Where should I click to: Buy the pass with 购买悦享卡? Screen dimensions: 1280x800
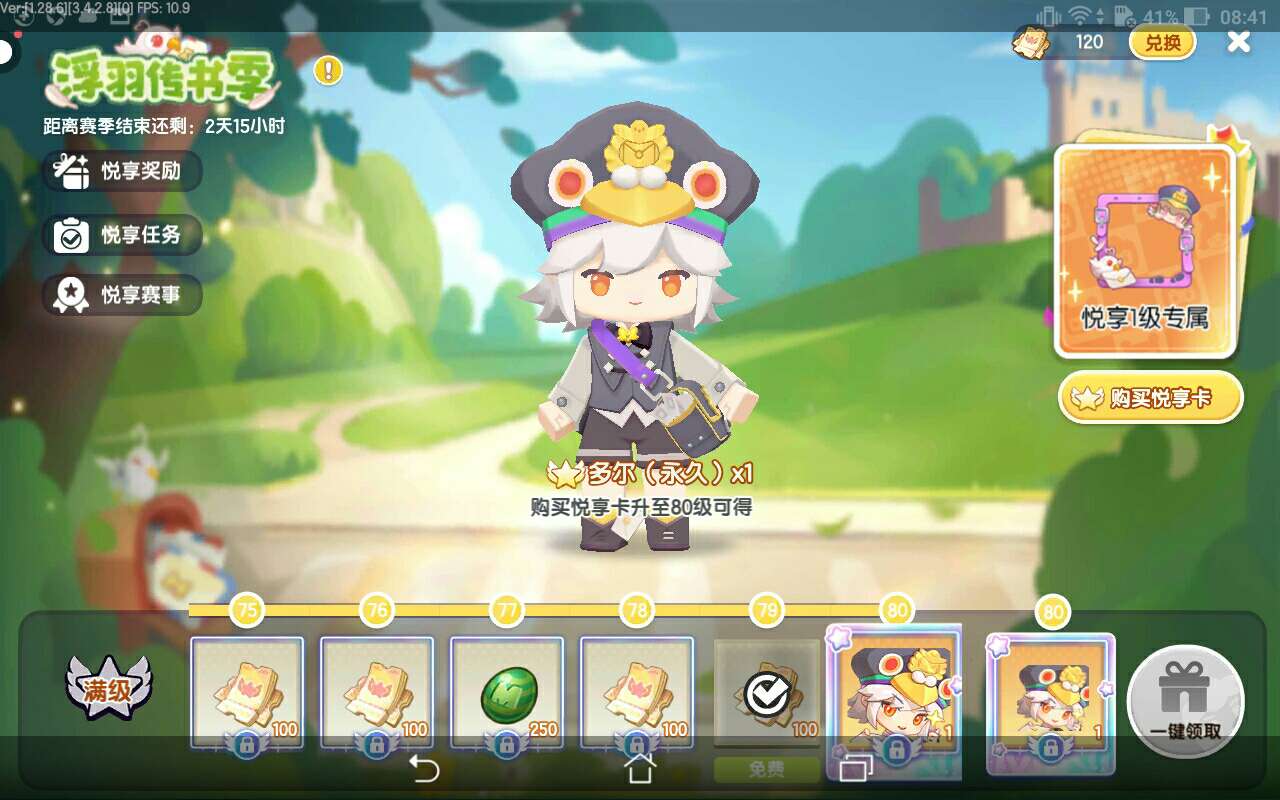(x=1150, y=399)
